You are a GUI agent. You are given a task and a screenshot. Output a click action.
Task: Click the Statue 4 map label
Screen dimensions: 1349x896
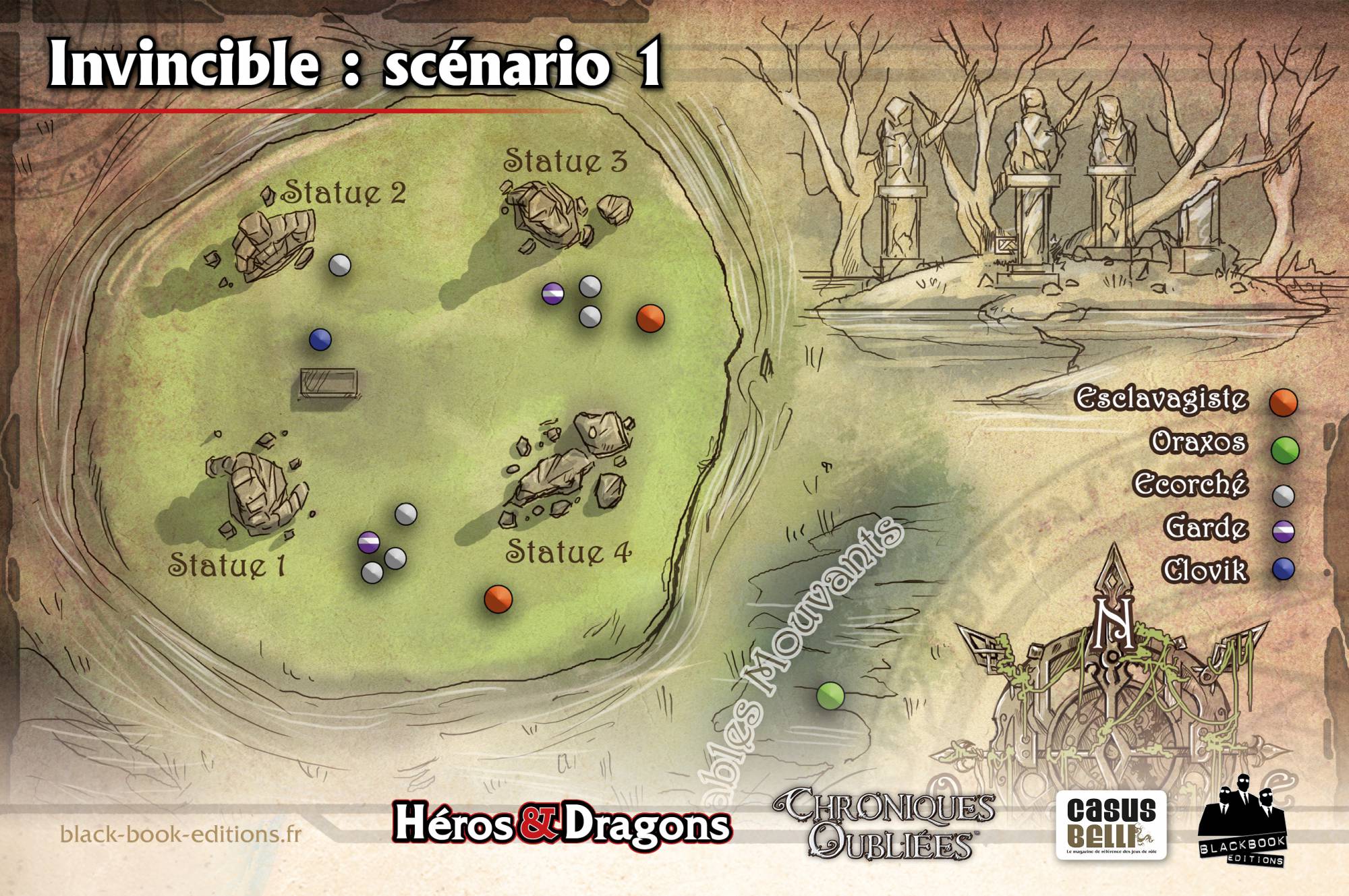click(x=569, y=551)
